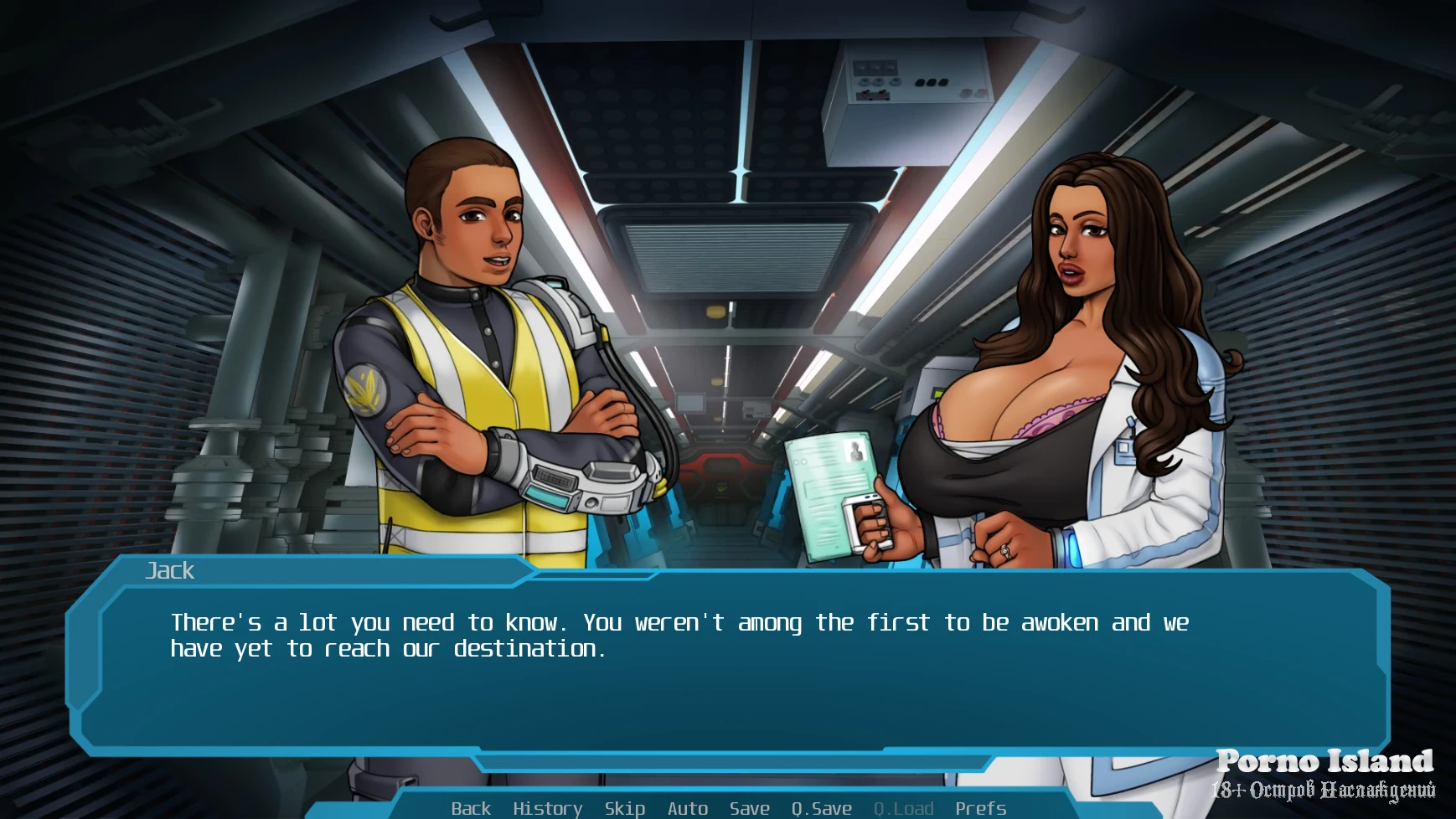Open the Save game screen
Image resolution: width=1456 pixels, height=819 pixels.
point(749,808)
